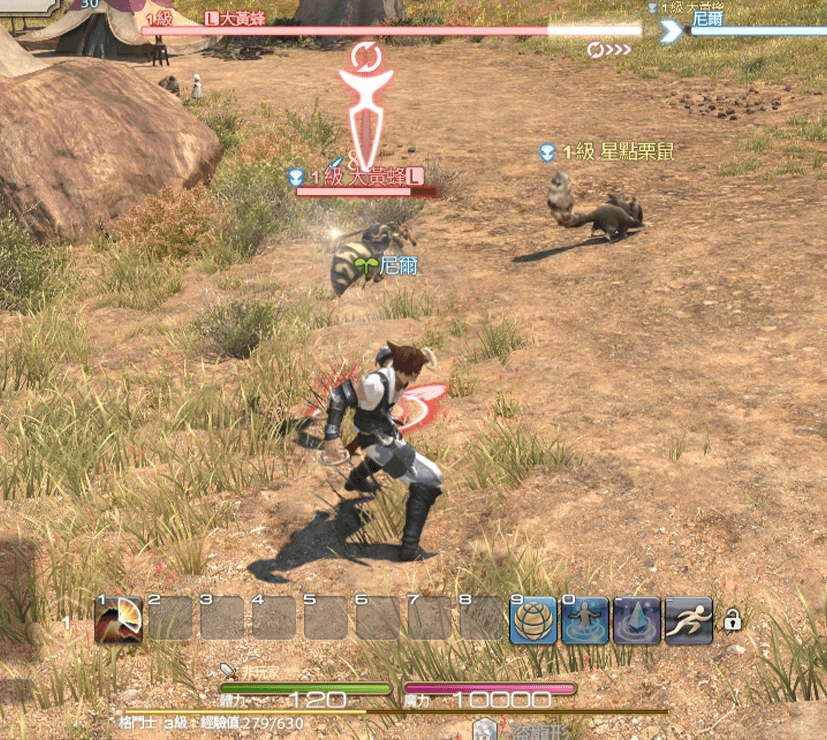
Task: Activate the Sprint running-figure skill
Action: pos(689,620)
